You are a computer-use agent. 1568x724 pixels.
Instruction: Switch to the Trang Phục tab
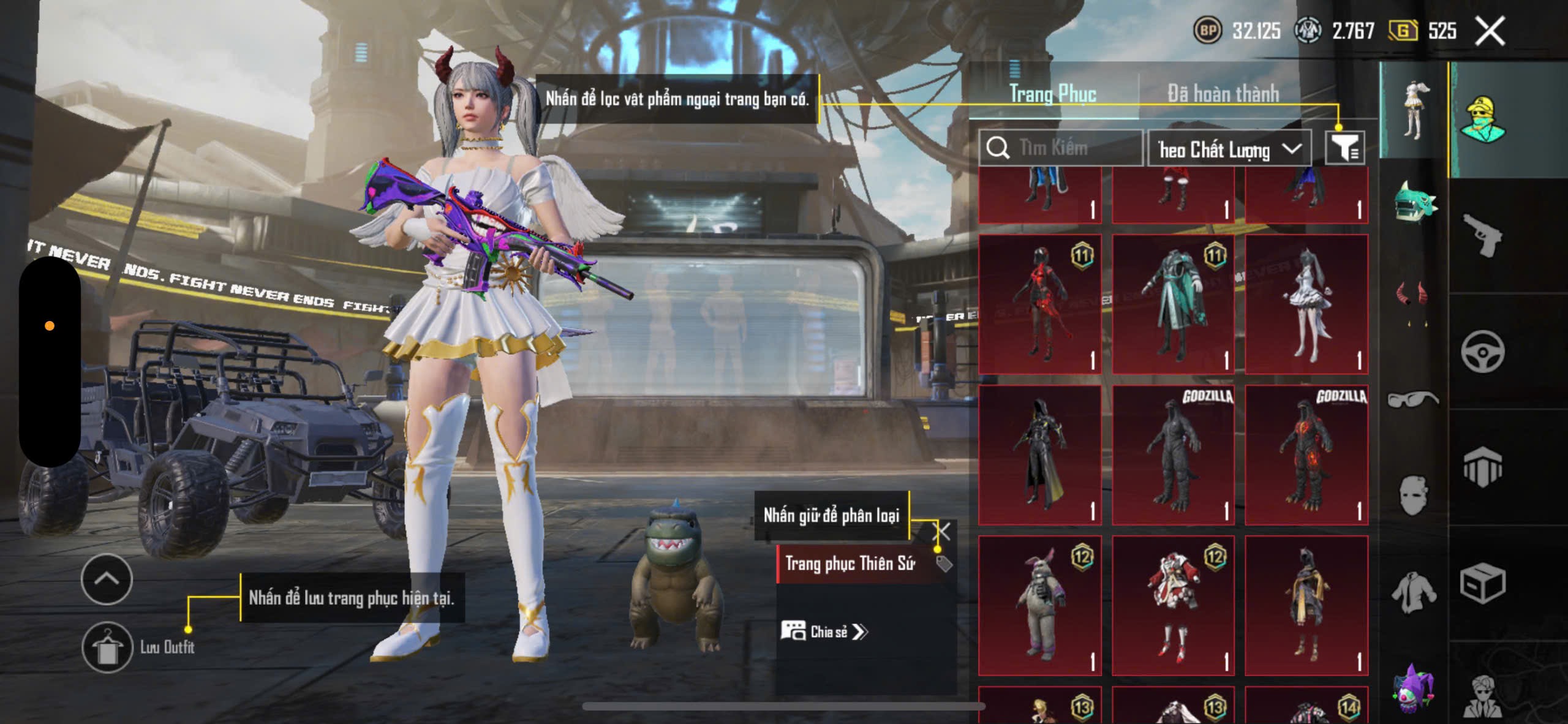tap(1052, 94)
